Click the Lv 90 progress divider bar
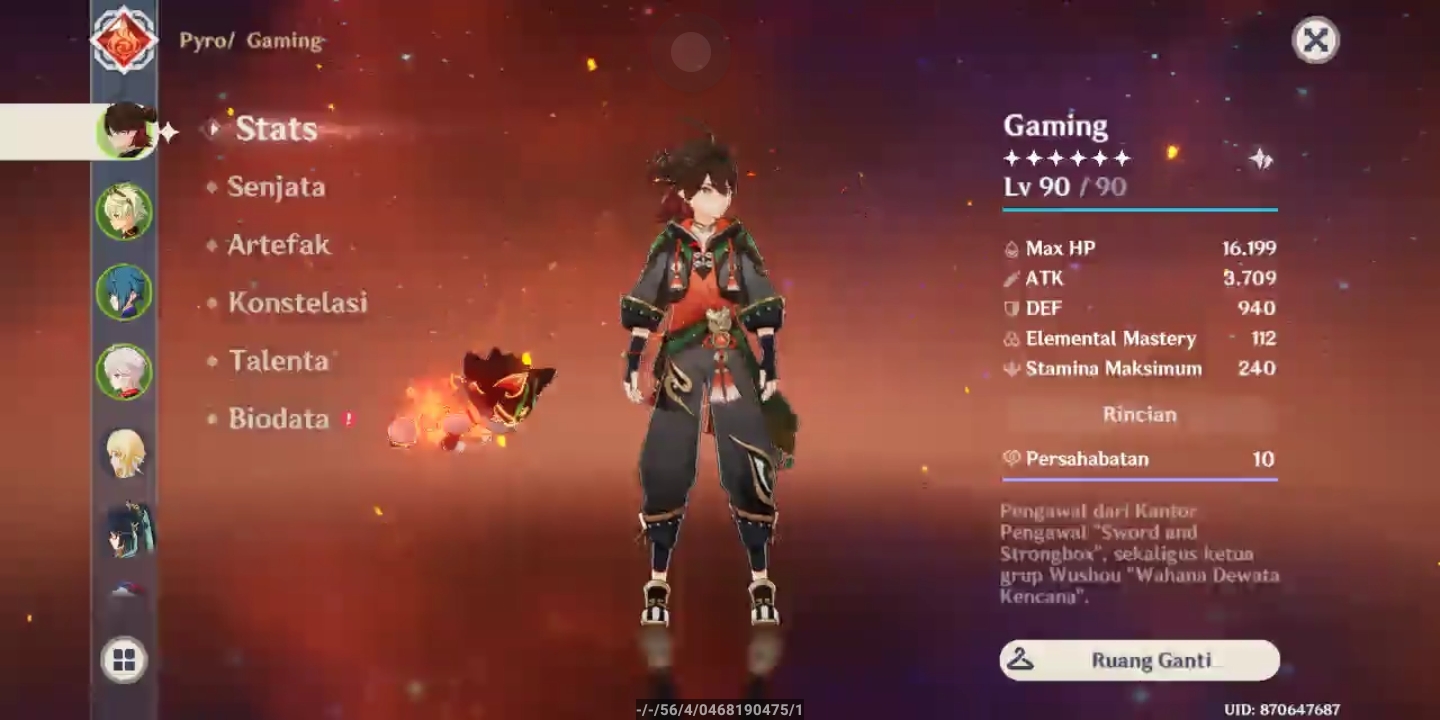 (x=1139, y=210)
